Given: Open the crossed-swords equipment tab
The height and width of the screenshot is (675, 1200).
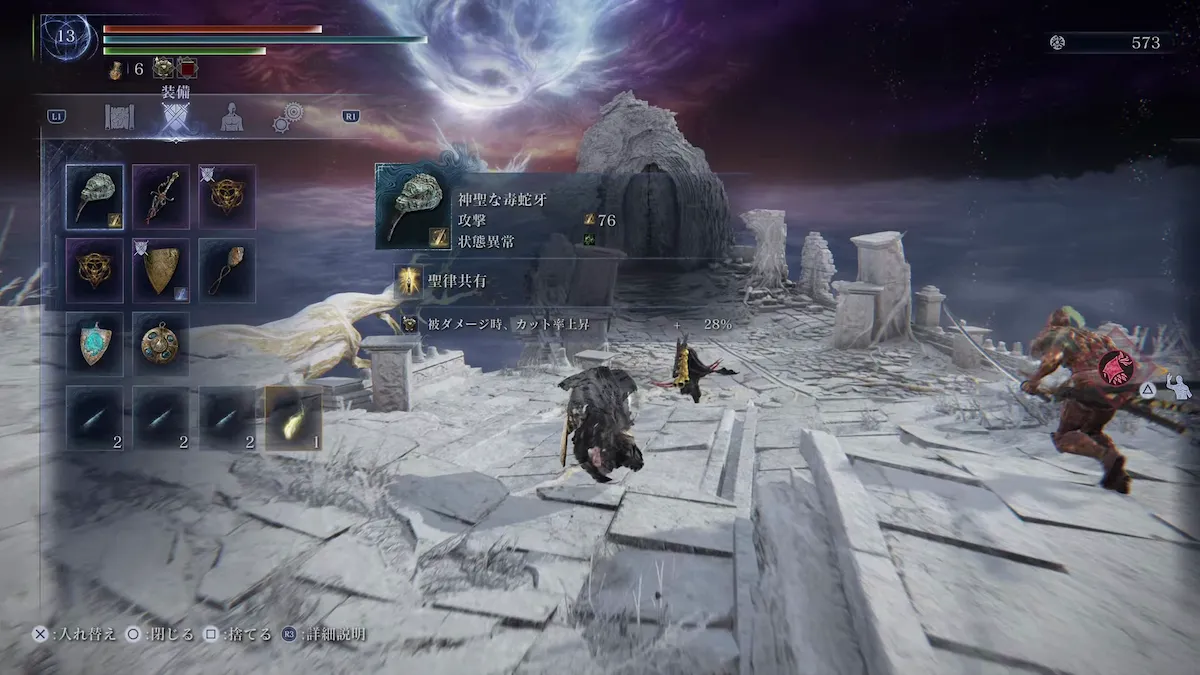Looking at the screenshot, I should 176,118.
